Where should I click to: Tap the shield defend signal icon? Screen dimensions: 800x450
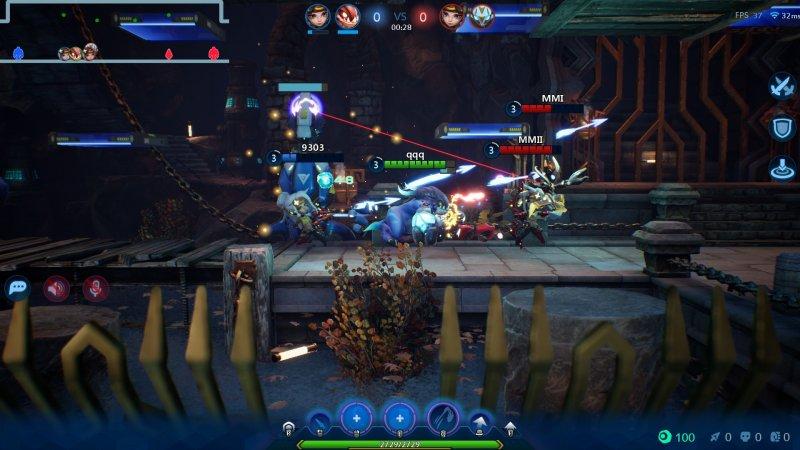pos(781,128)
